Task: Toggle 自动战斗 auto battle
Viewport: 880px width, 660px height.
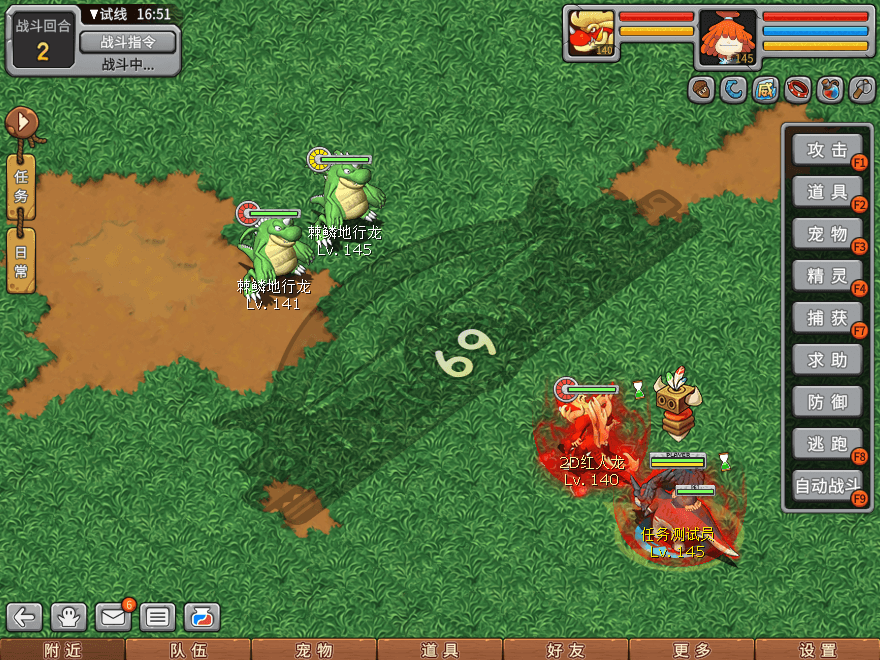Action: click(x=827, y=487)
